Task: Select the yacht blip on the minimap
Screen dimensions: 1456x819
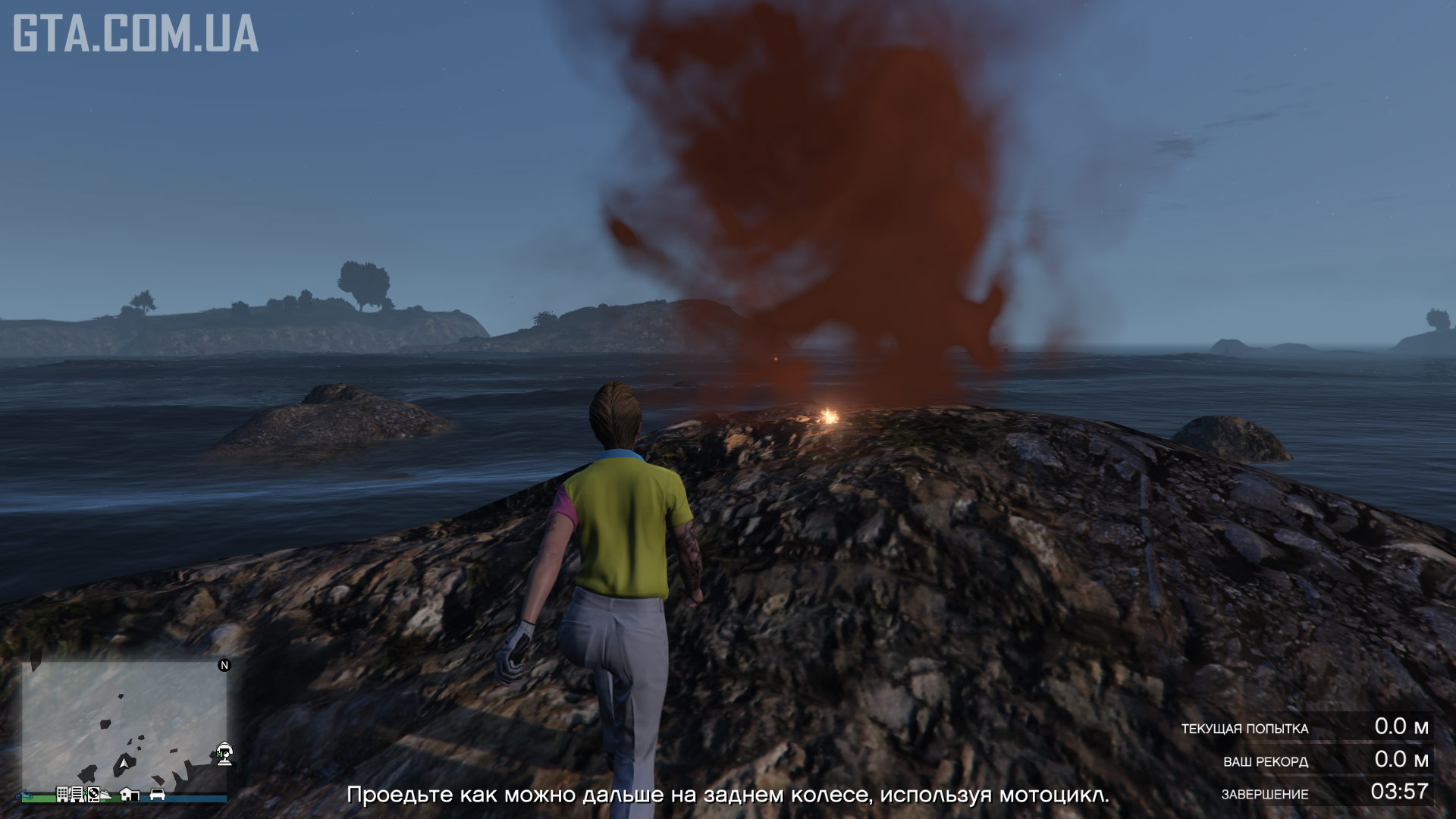Action: click(x=105, y=795)
